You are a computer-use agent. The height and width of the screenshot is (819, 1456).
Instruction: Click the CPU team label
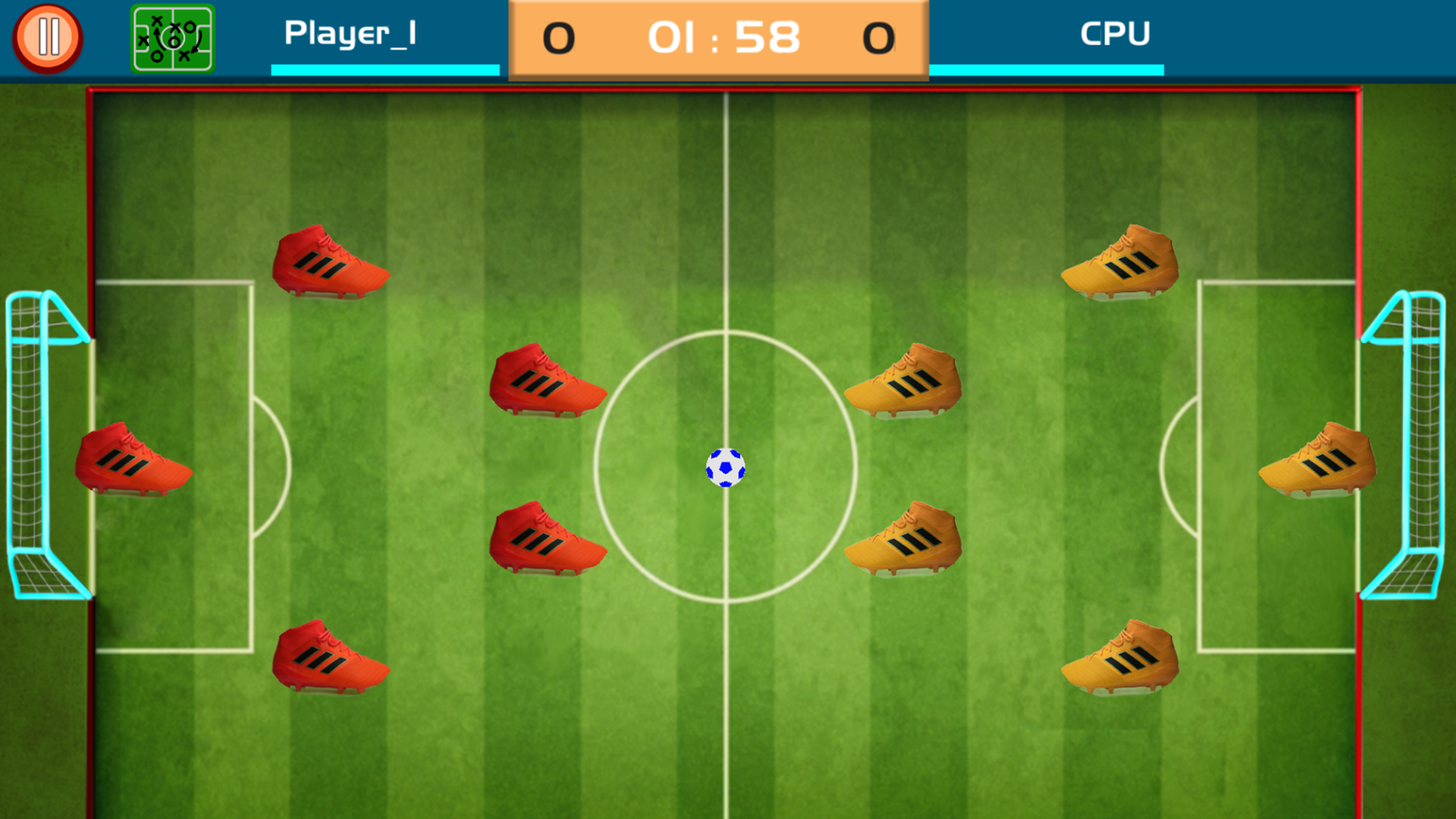[1115, 34]
